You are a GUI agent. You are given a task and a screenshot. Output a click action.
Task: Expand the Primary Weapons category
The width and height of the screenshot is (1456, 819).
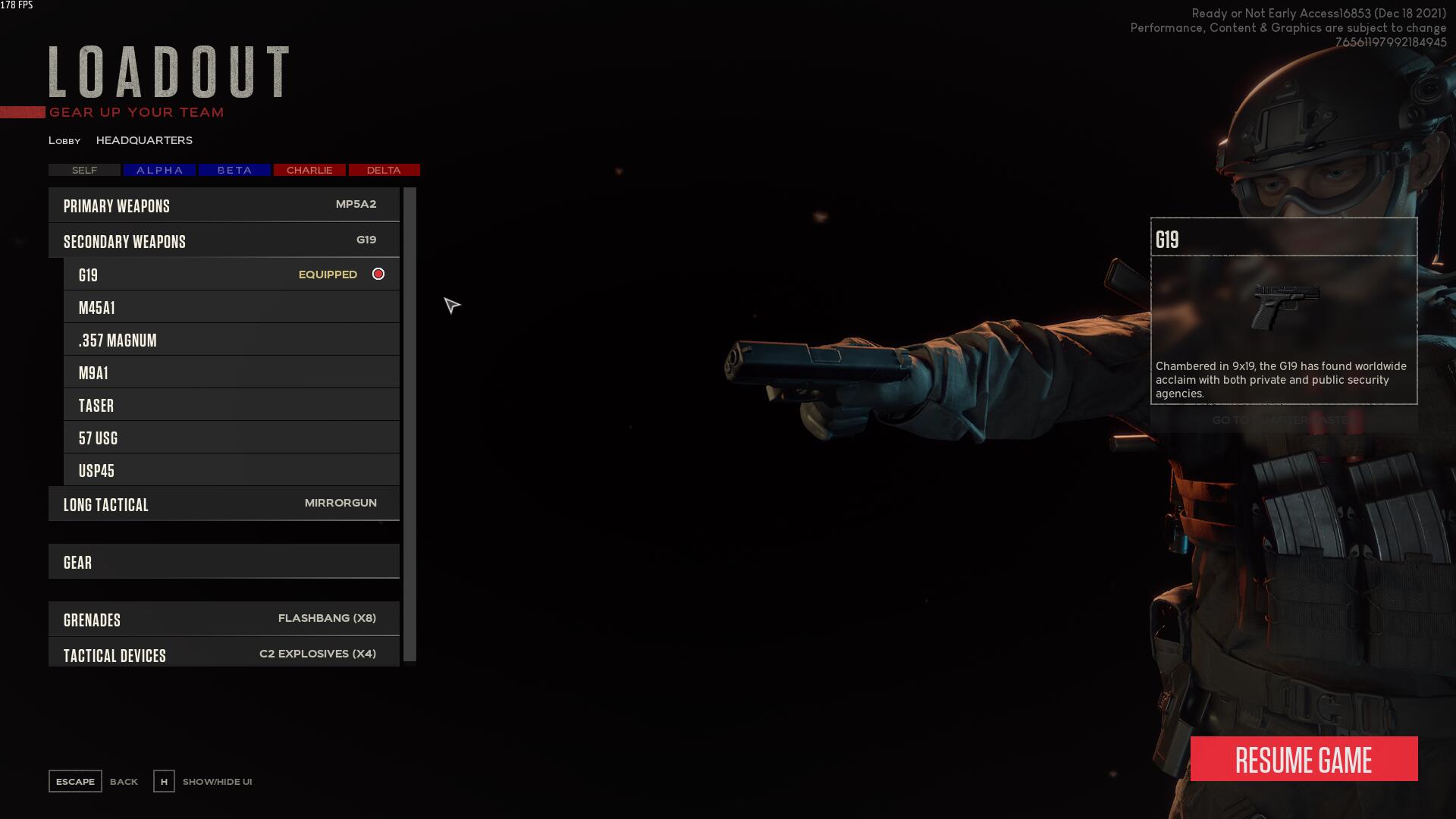(224, 206)
